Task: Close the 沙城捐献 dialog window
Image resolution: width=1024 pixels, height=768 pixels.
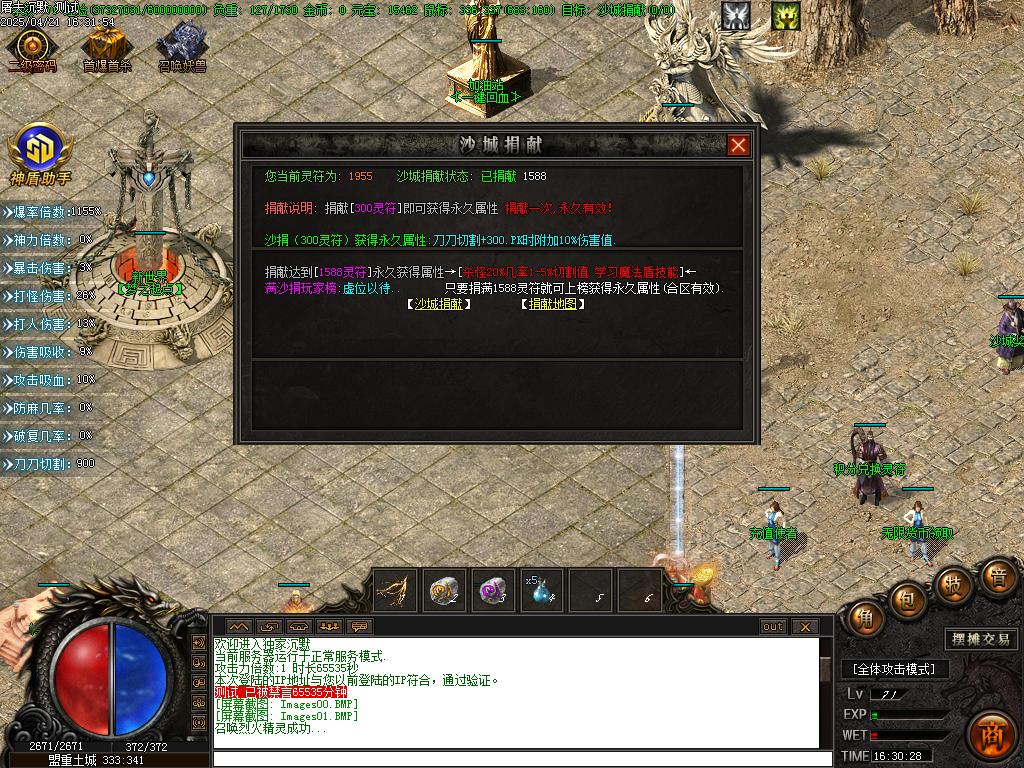Action: [738, 145]
